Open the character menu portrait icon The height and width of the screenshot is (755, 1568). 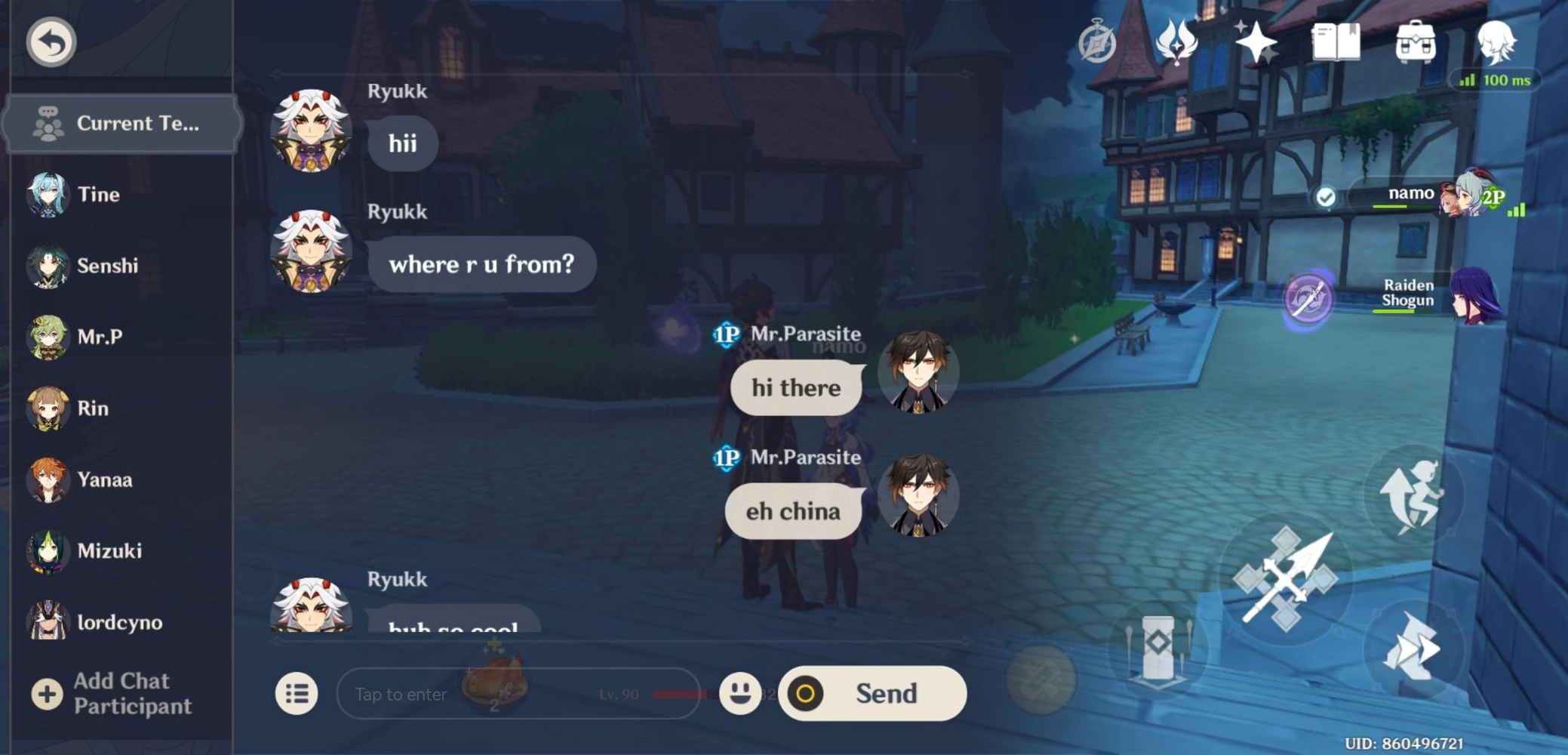click(1500, 43)
